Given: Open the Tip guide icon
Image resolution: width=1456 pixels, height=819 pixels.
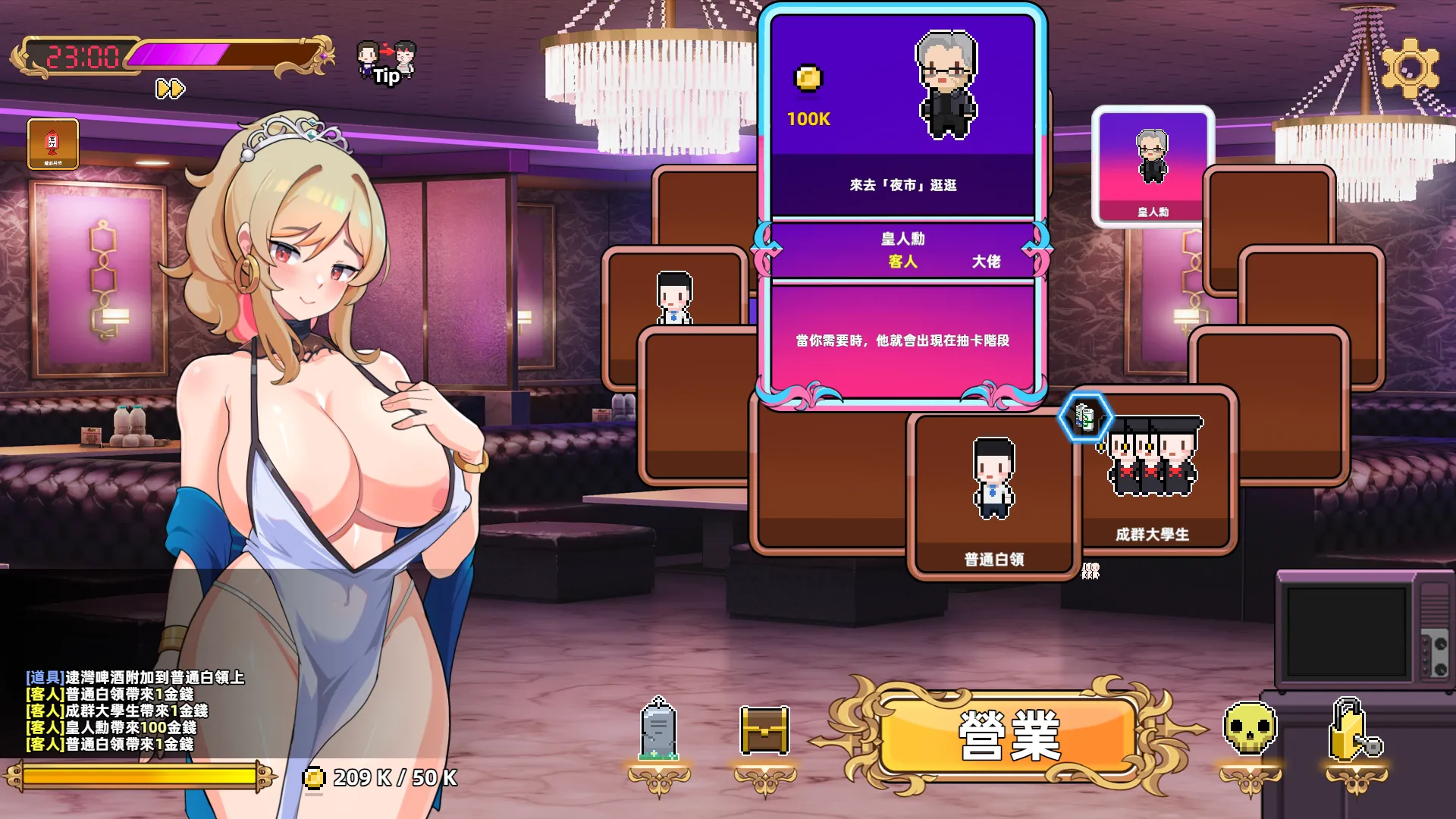Looking at the screenshot, I should pyautogui.click(x=387, y=62).
